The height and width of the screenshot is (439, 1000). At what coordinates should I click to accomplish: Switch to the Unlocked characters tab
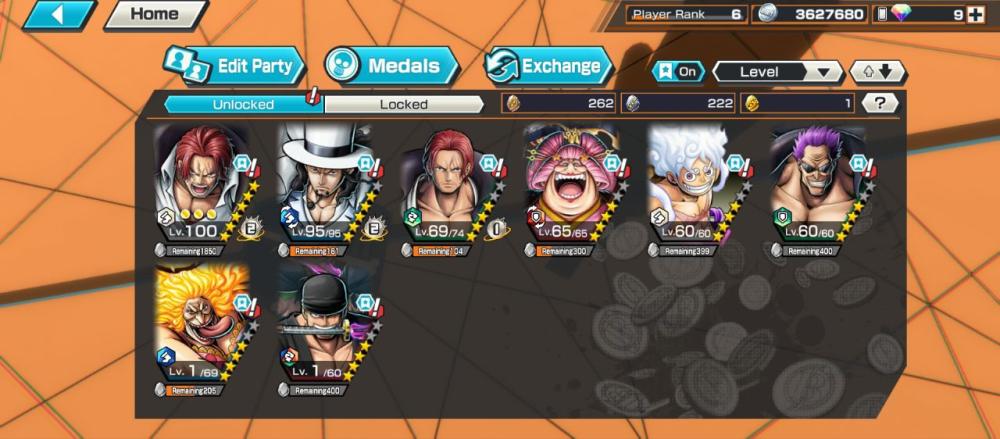point(243,104)
